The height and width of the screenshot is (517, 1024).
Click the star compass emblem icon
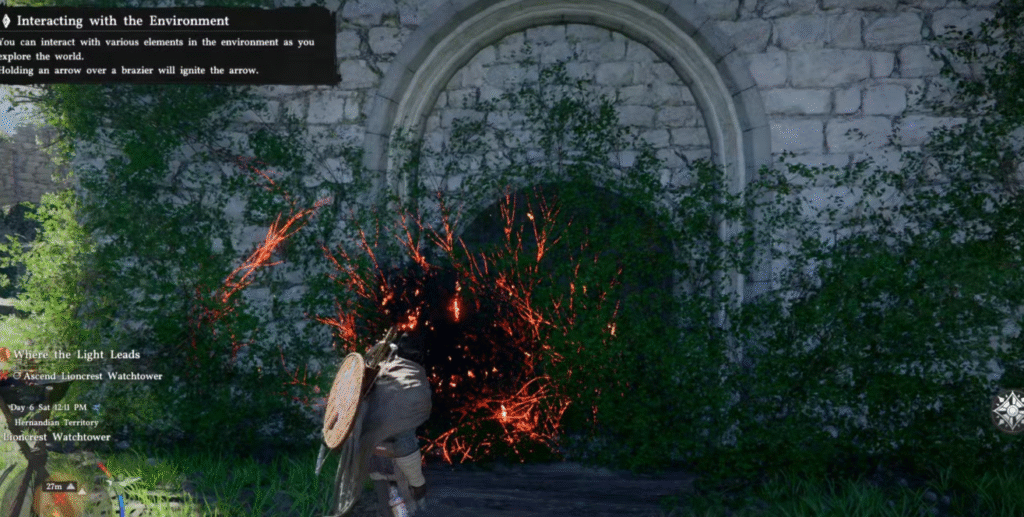pos(1009,411)
